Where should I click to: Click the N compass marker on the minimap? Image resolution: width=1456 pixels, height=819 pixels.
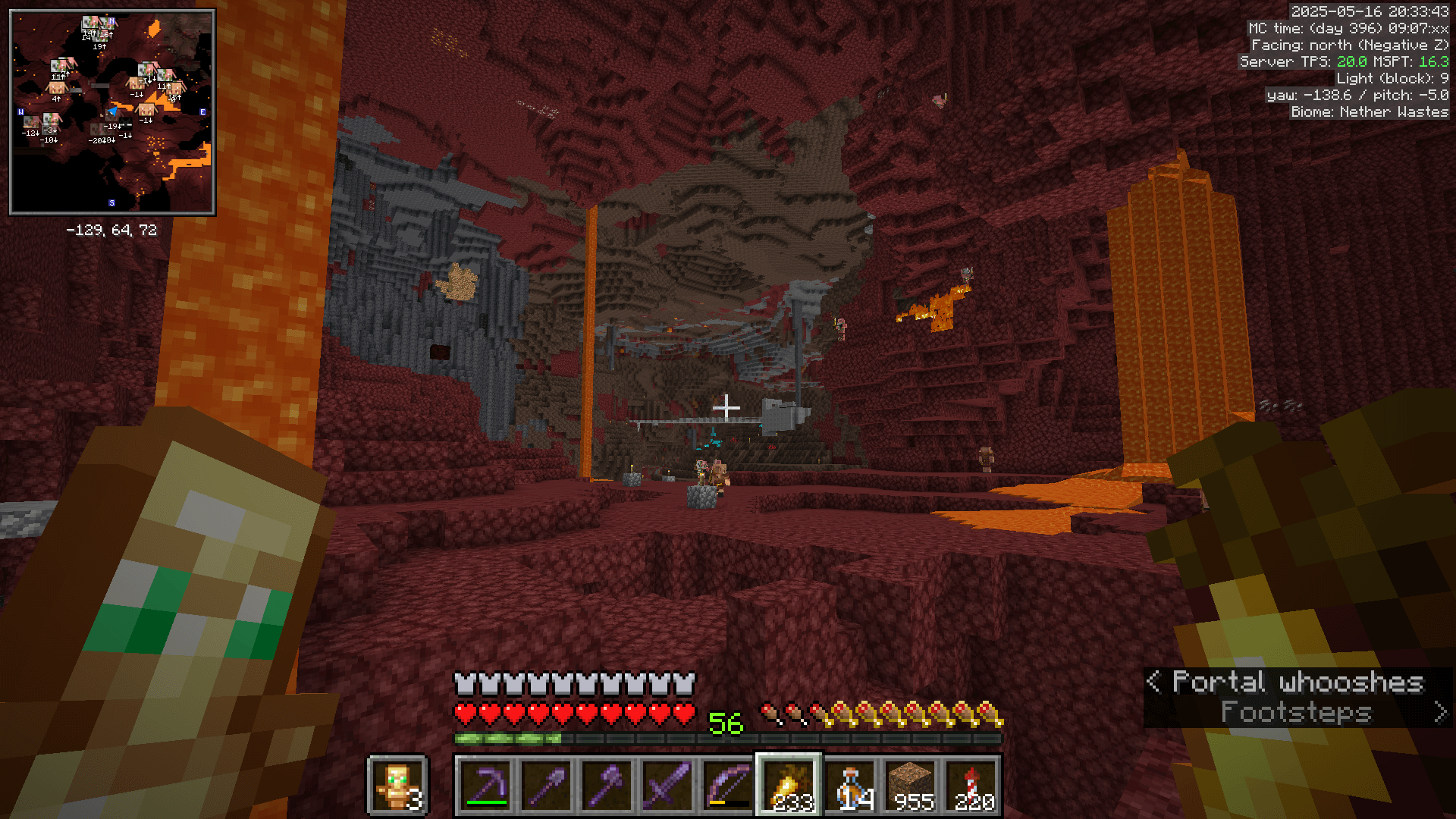111,20
